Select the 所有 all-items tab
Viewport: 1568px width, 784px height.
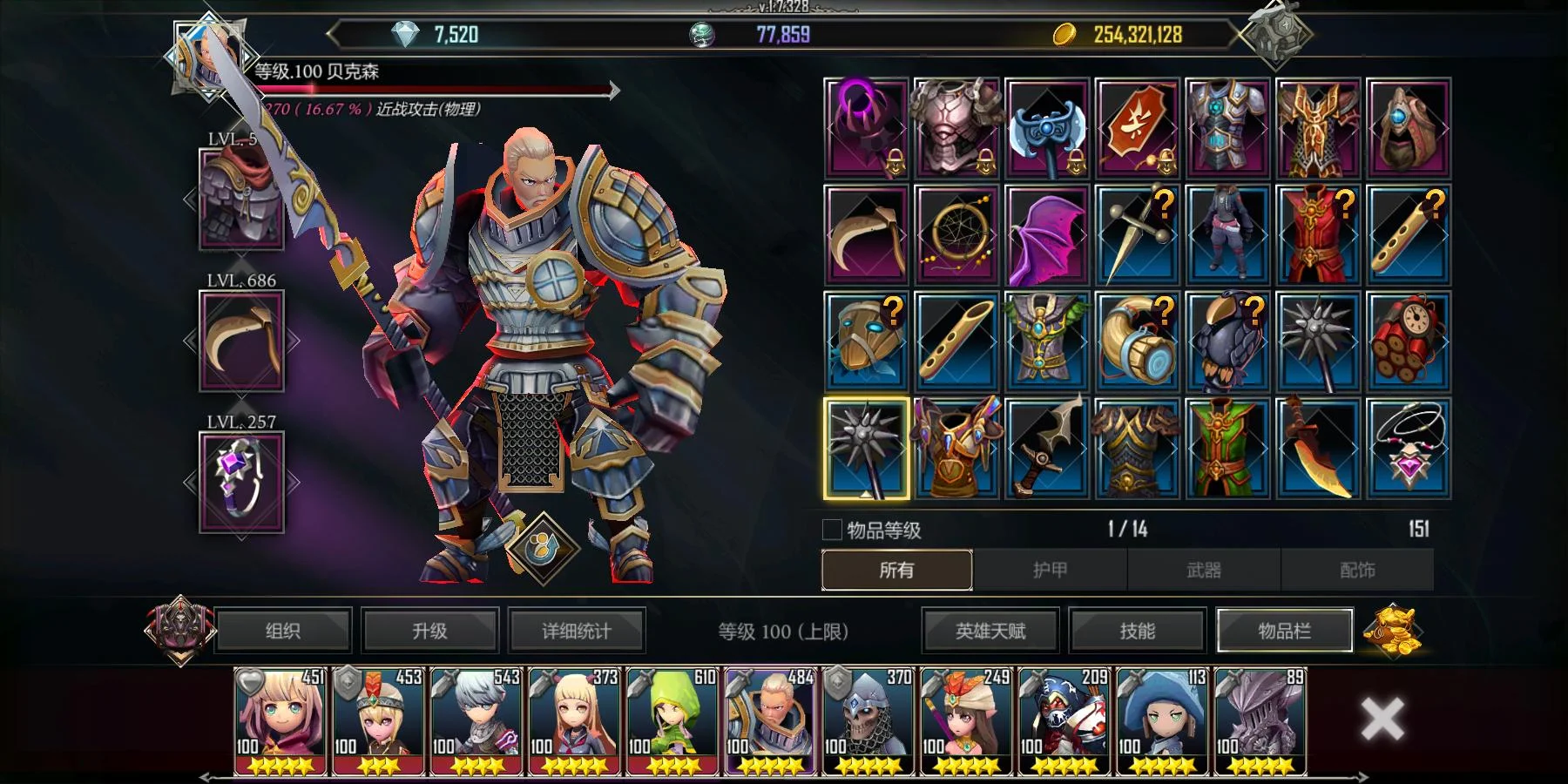[x=896, y=570]
